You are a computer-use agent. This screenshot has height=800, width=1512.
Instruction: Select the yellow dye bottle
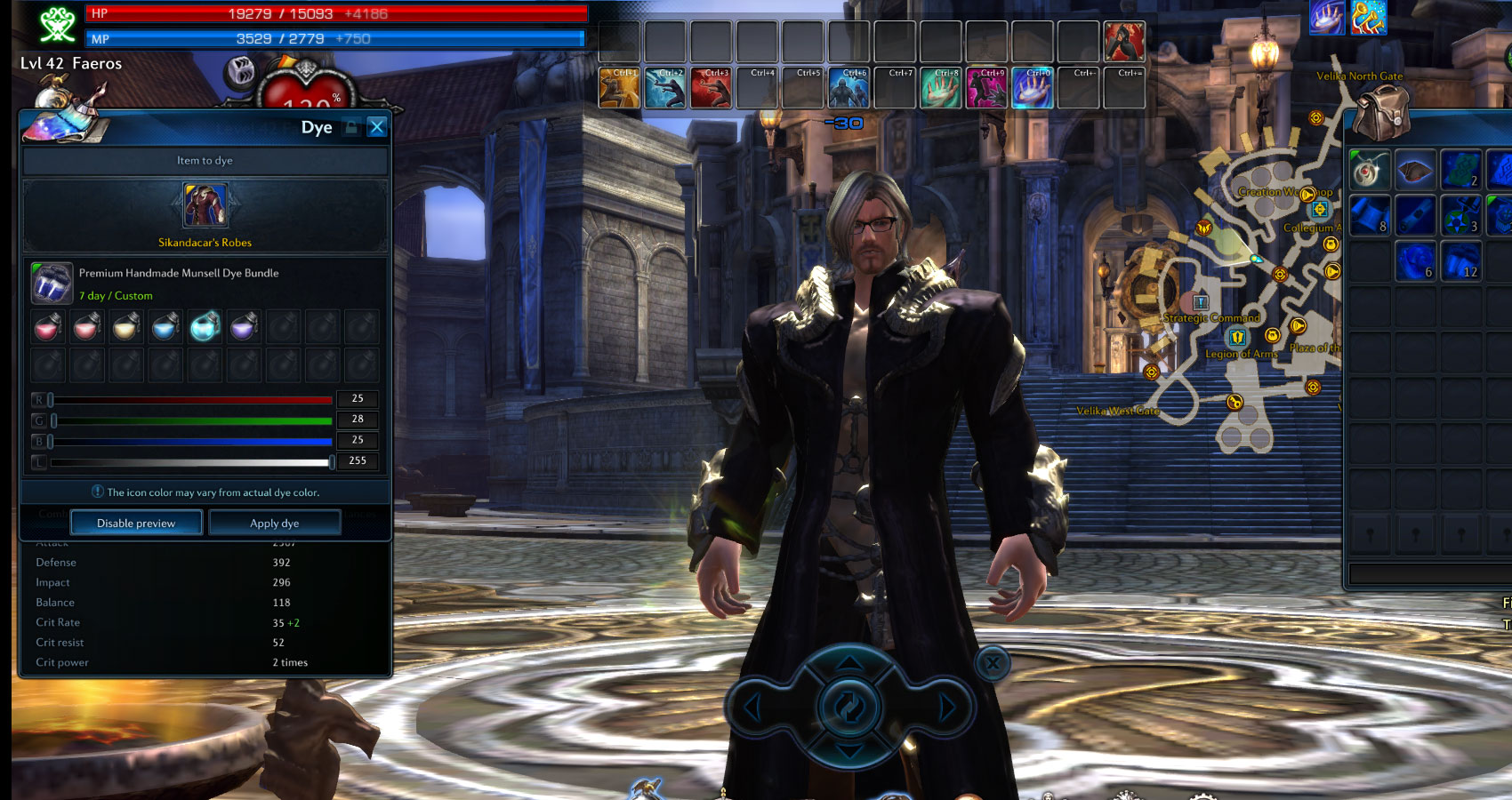125,328
